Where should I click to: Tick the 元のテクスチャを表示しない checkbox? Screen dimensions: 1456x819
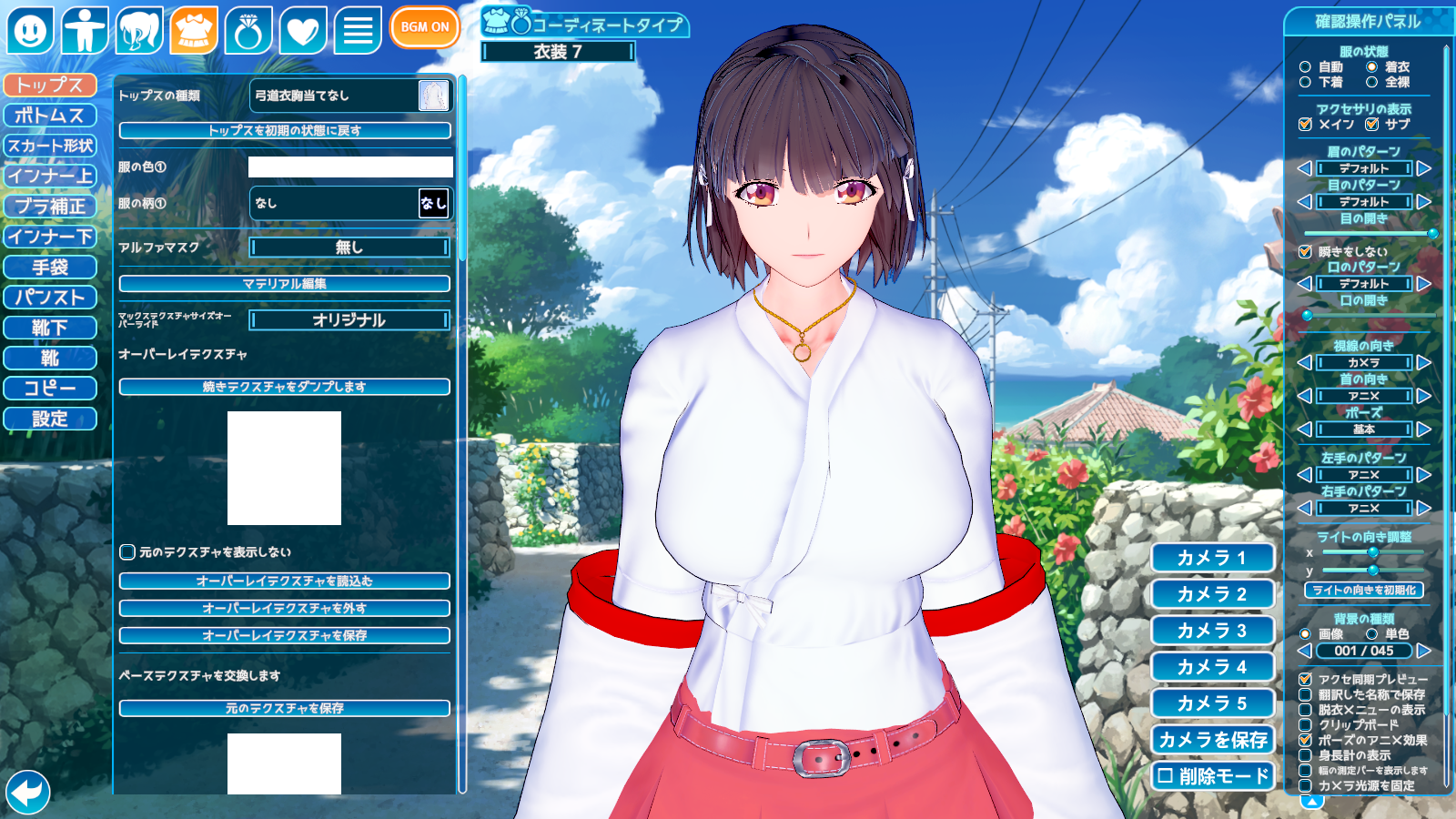(128, 552)
